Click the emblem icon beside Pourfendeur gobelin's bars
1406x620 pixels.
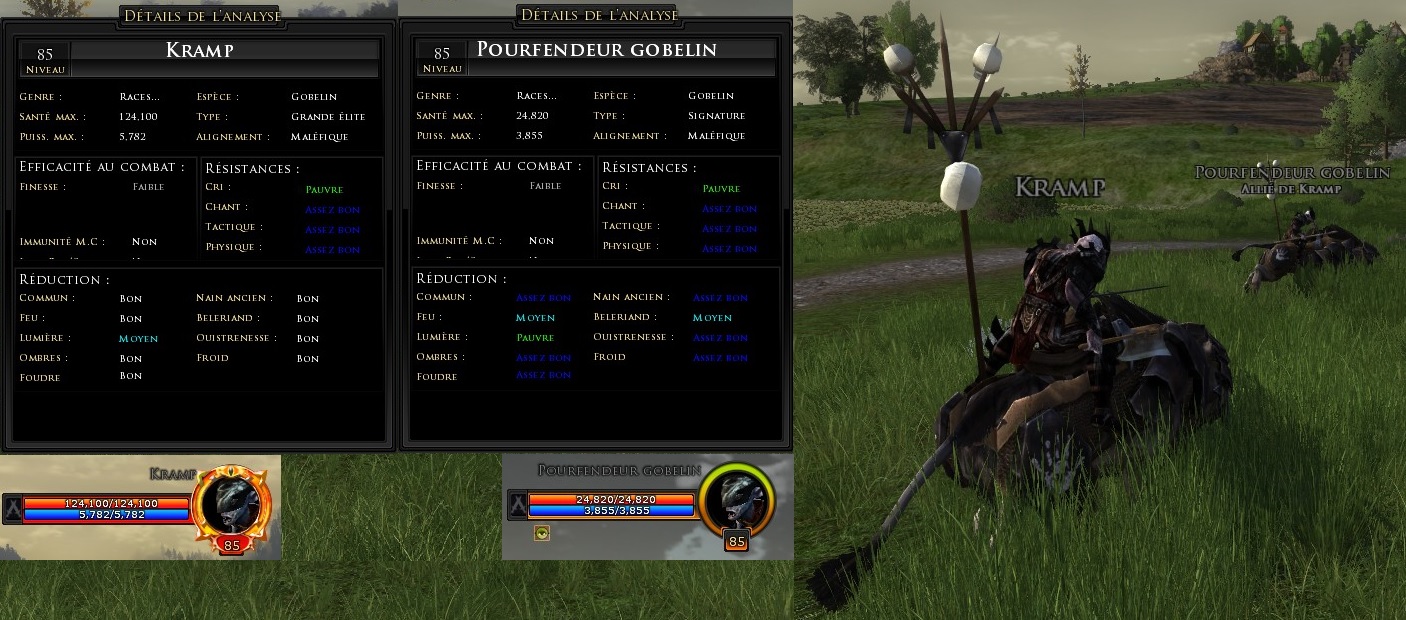coord(517,504)
